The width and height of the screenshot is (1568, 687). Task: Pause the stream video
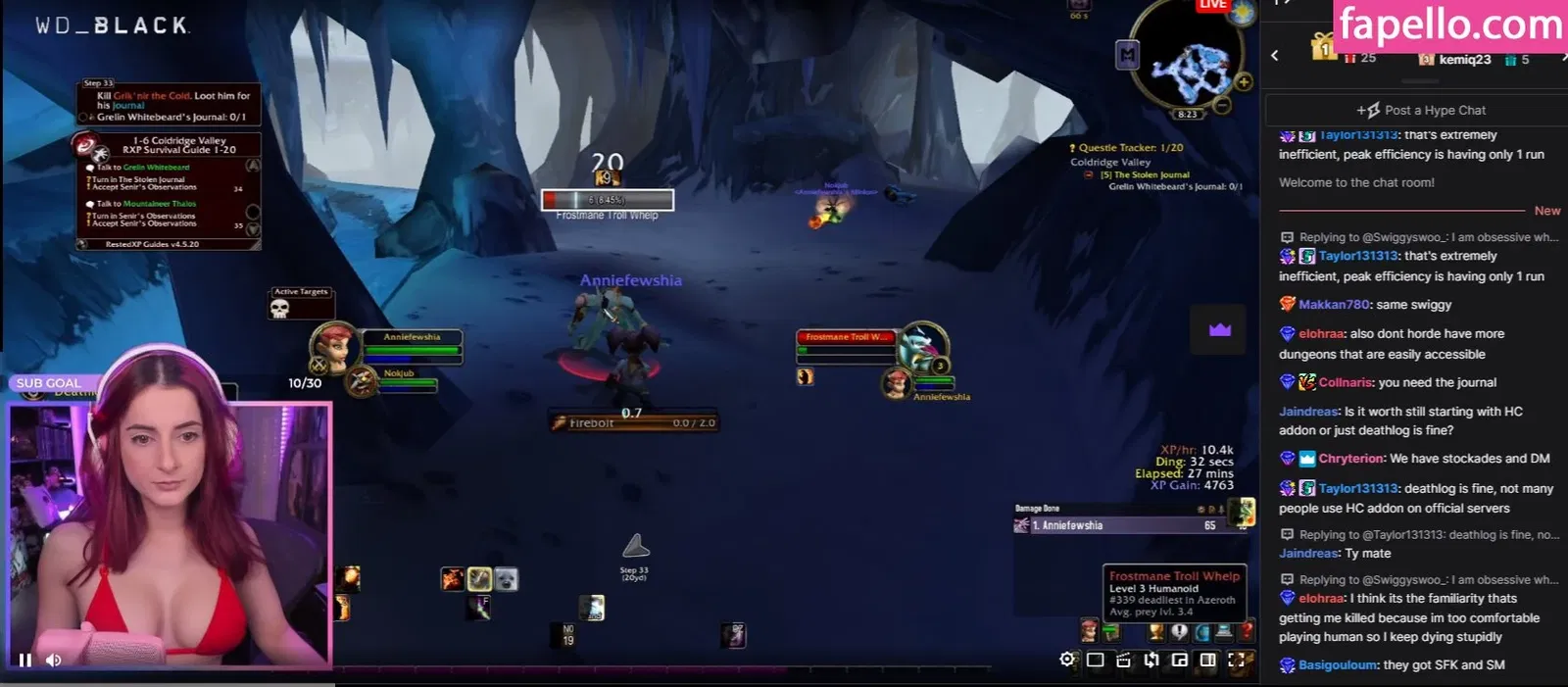(x=25, y=661)
